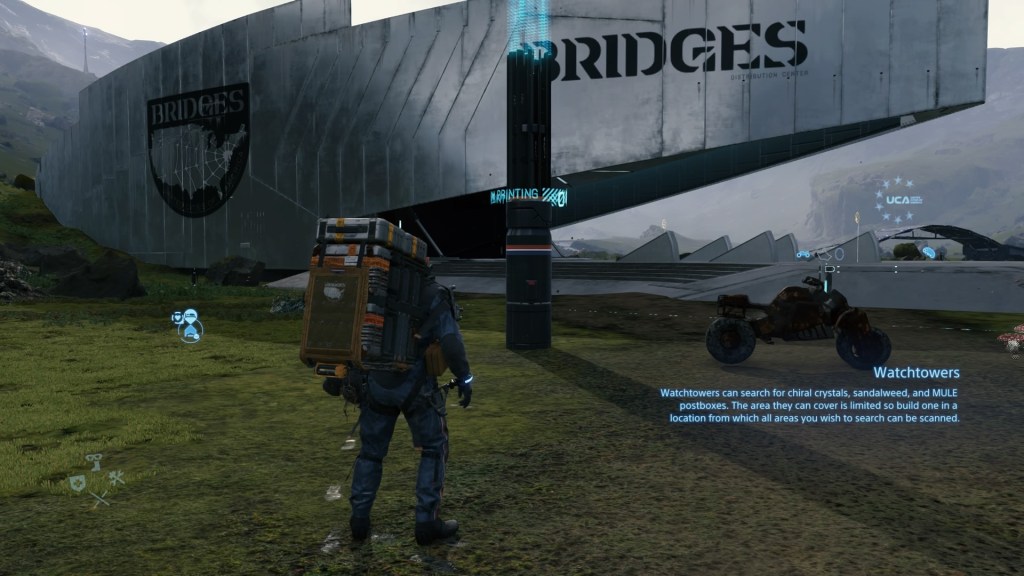Choose the crossed tools quick menu icon

(x=116, y=480)
